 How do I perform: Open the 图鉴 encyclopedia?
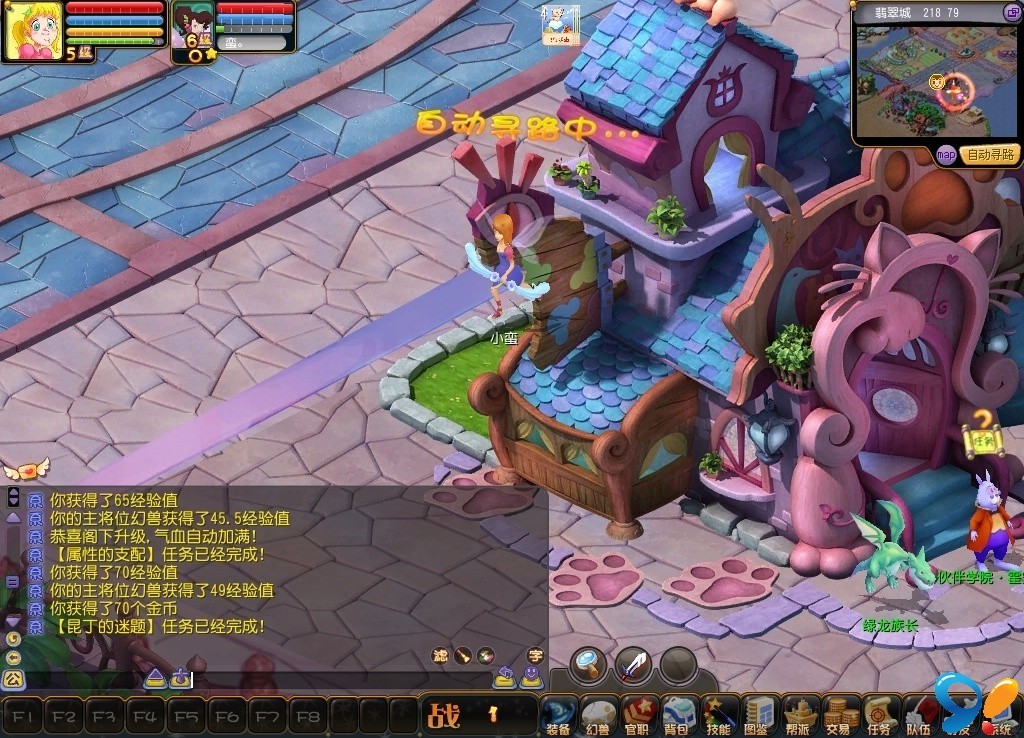pos(759,714)
